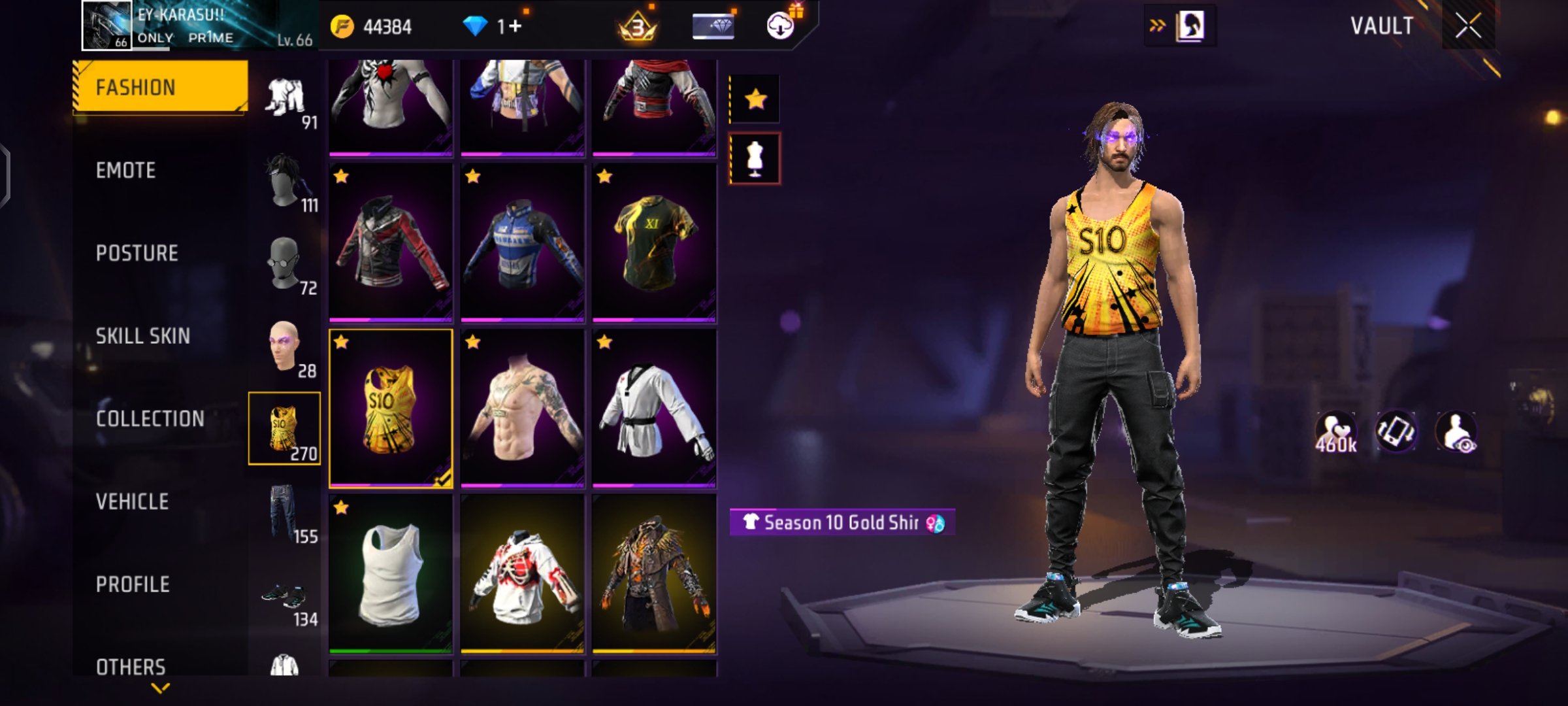Image resolution: width=1568 pixels, height=706 pixels.
Task: Click the star favorites filter button
Action: (755, 99)
